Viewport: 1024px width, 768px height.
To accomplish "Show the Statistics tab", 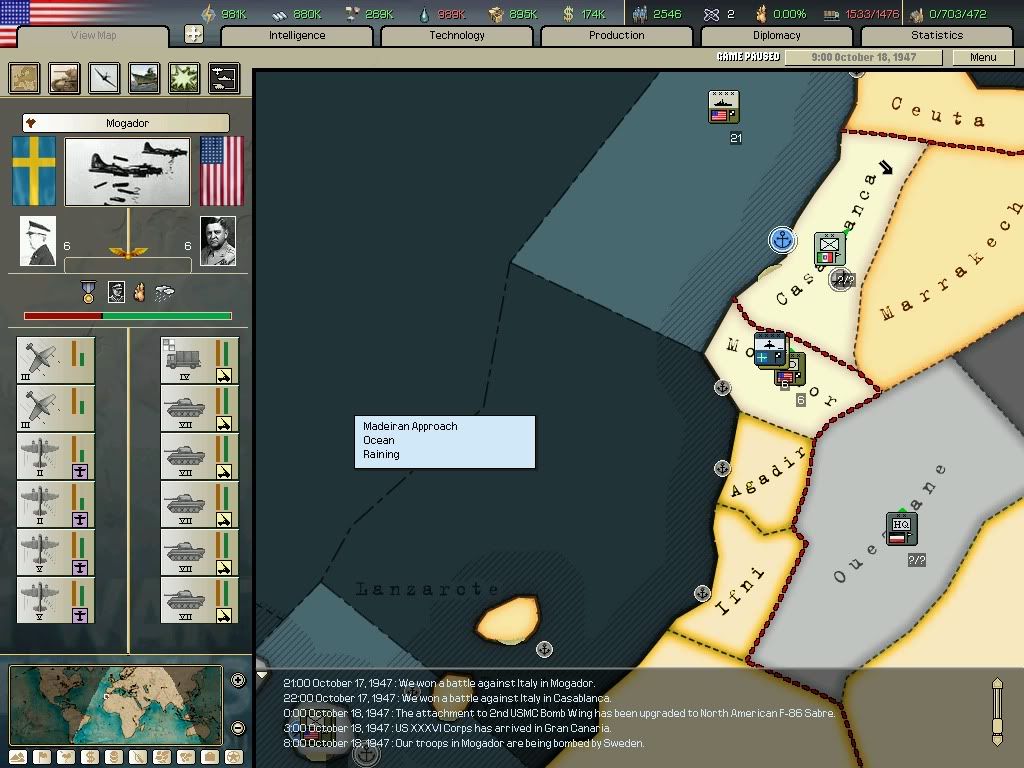I will 936,36.
